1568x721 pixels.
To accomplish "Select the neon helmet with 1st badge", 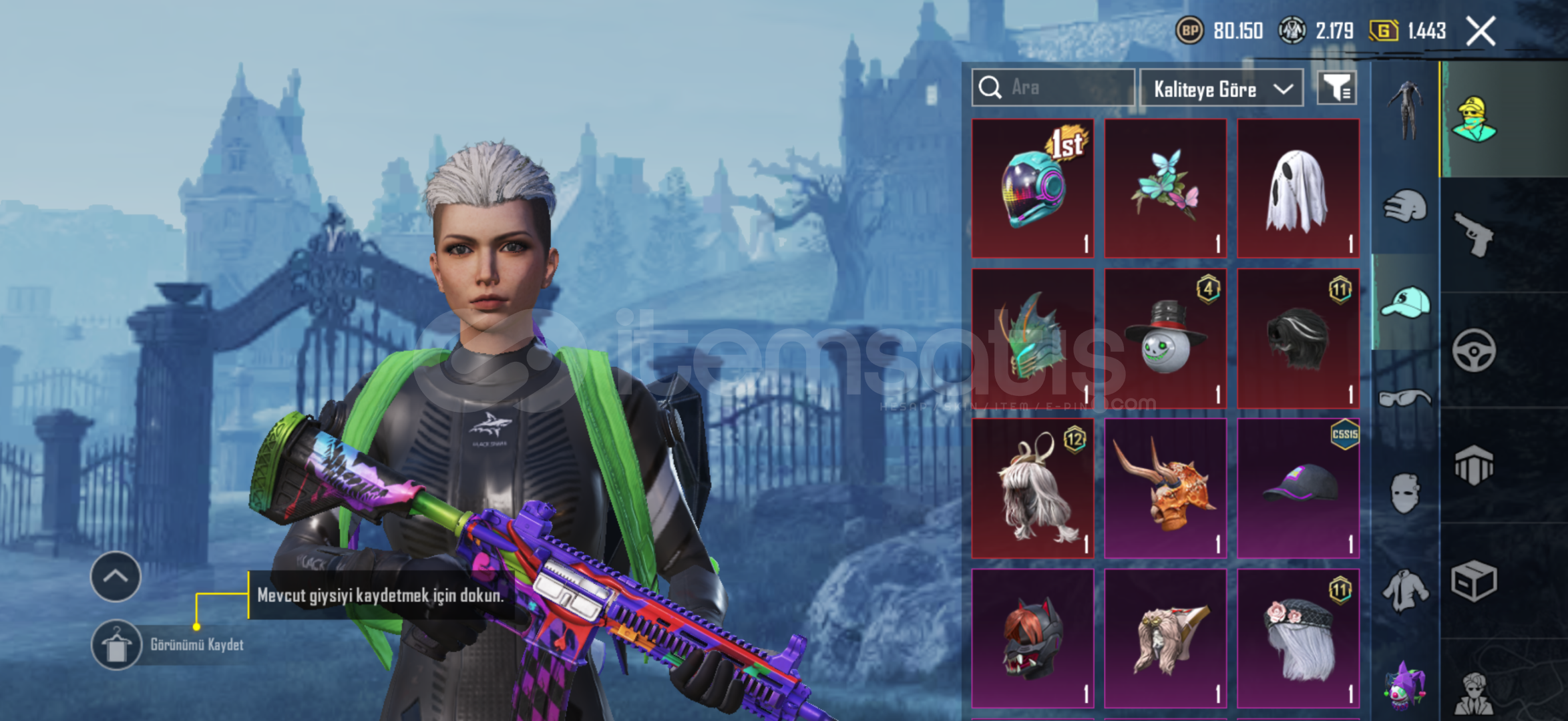I will (1032, 188).
